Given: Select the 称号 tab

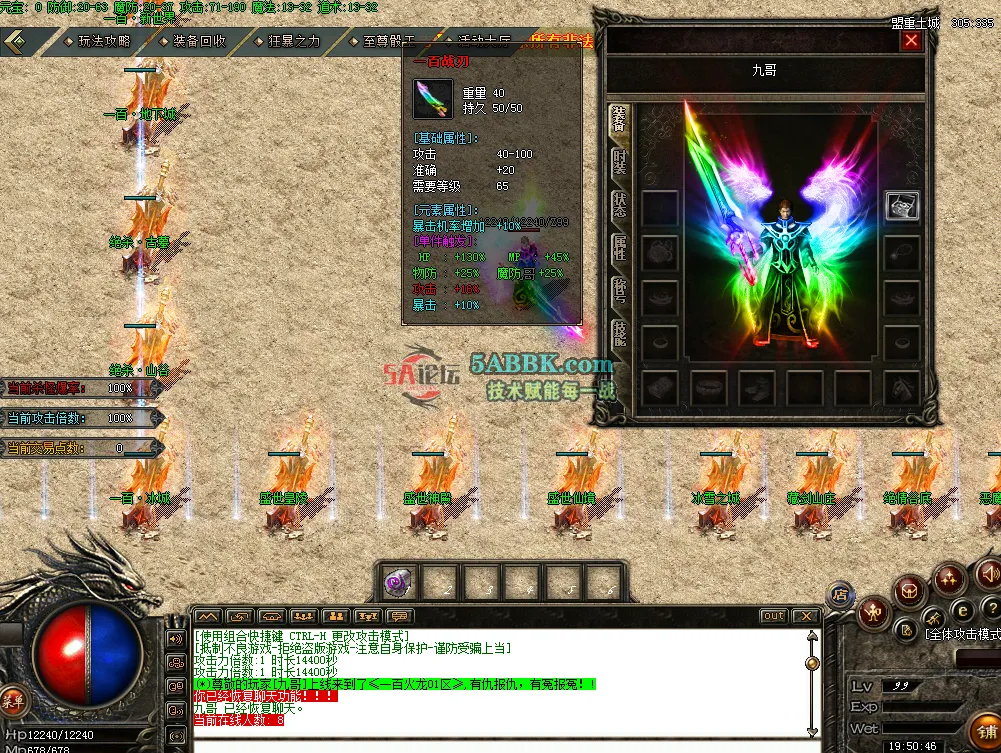Looking at the screenshot, I should (x=619, y=292).
